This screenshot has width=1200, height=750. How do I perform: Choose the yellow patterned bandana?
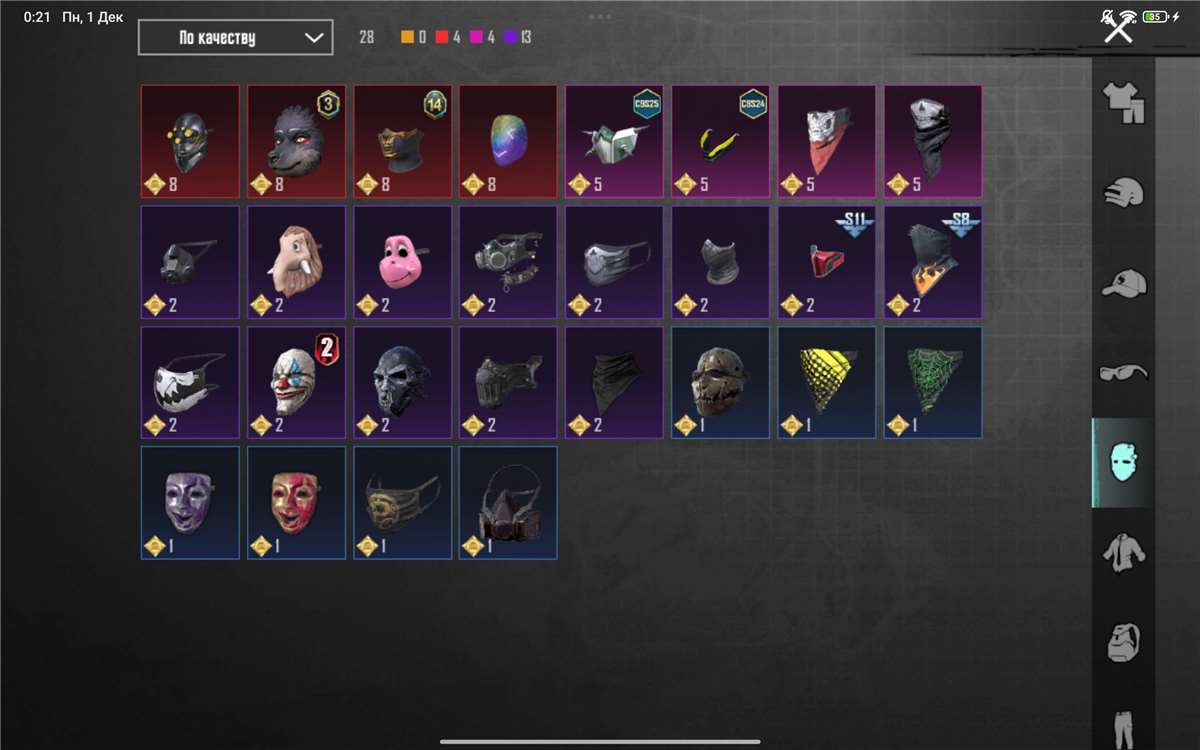pyautogui.click(x=826, y=382)
